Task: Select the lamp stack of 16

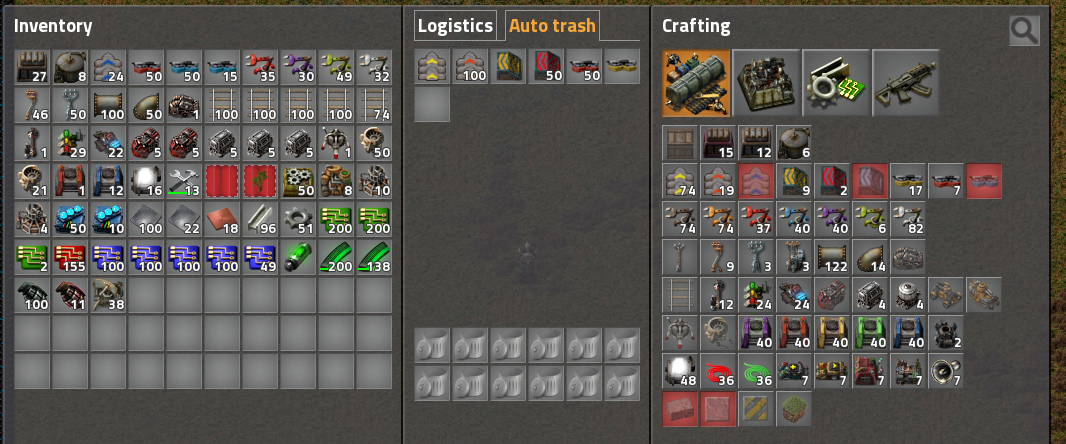Action: click(147, 181)
